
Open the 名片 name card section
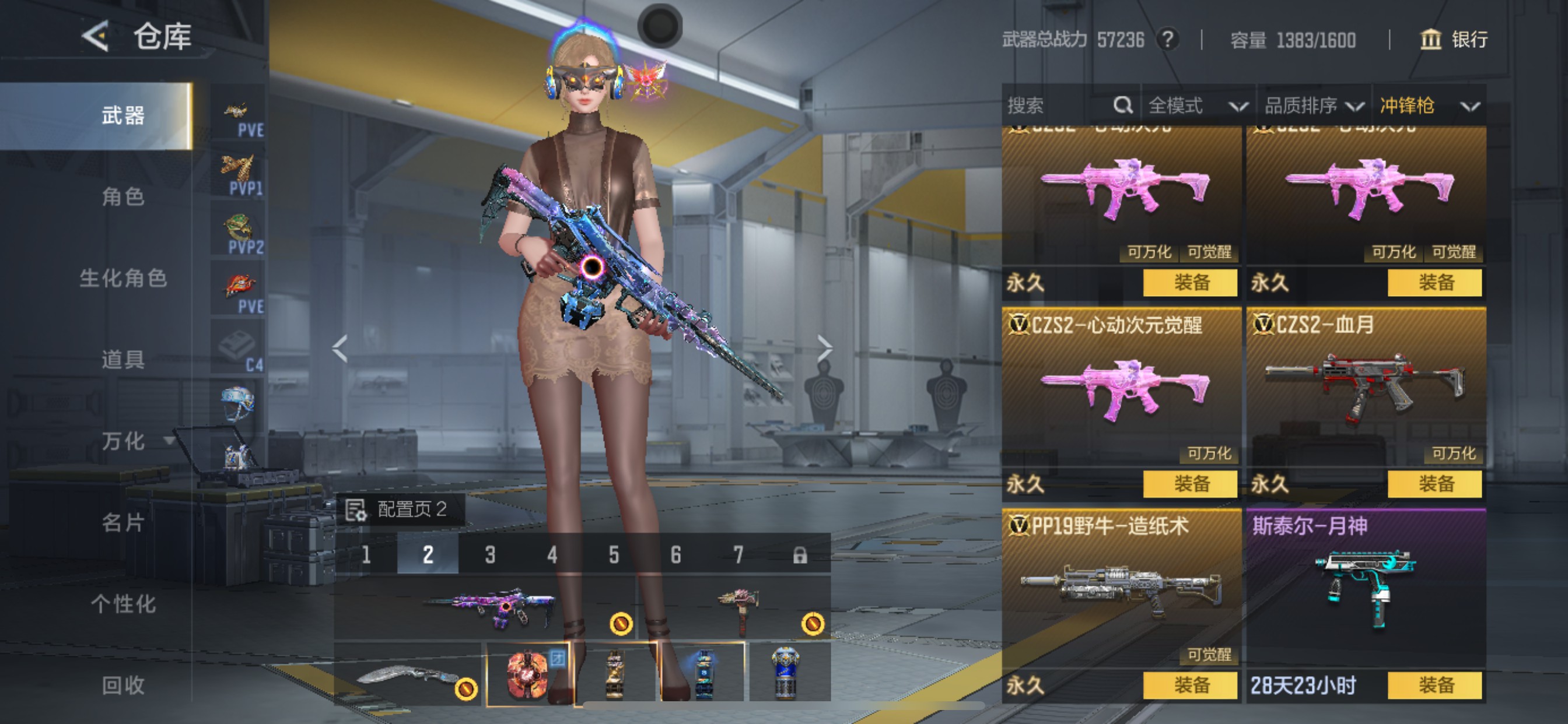tap(123, 523)
